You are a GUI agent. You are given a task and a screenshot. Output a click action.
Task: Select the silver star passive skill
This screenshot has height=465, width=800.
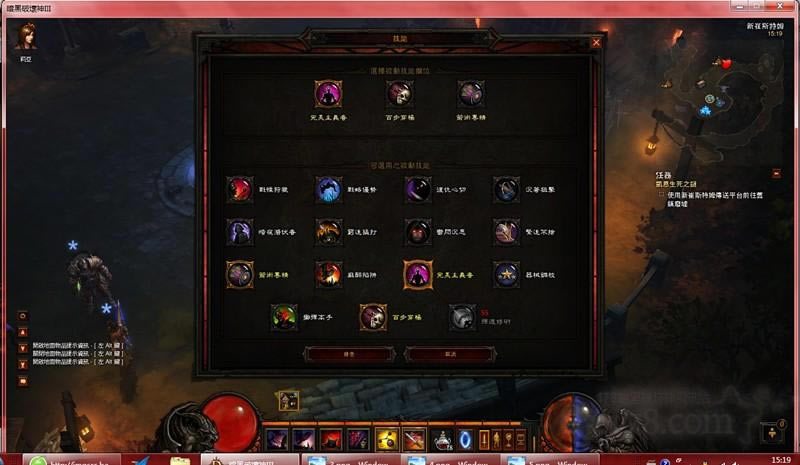point(507,274)
